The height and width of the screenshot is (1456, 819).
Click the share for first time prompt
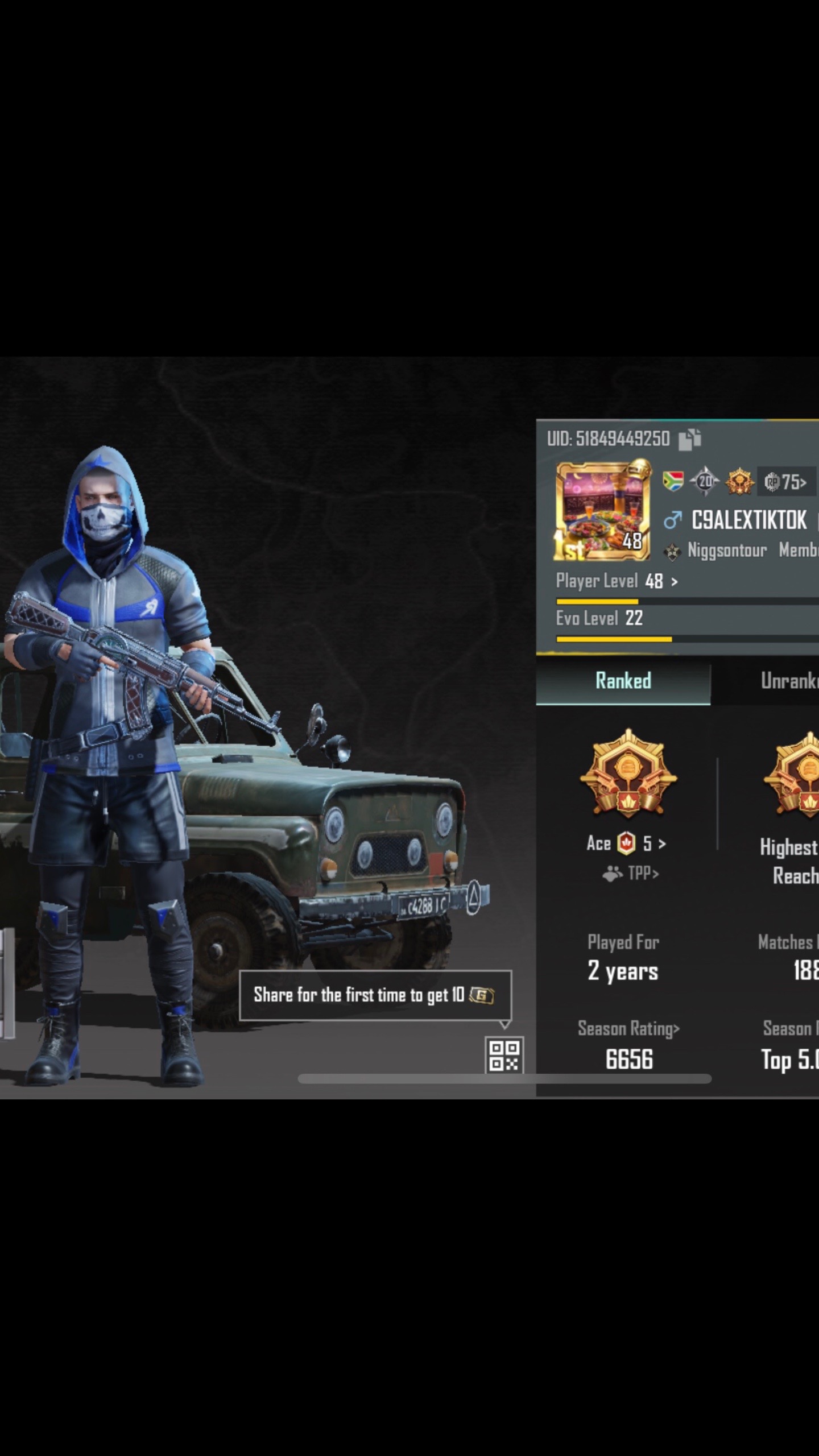click(x=375, y=995)
